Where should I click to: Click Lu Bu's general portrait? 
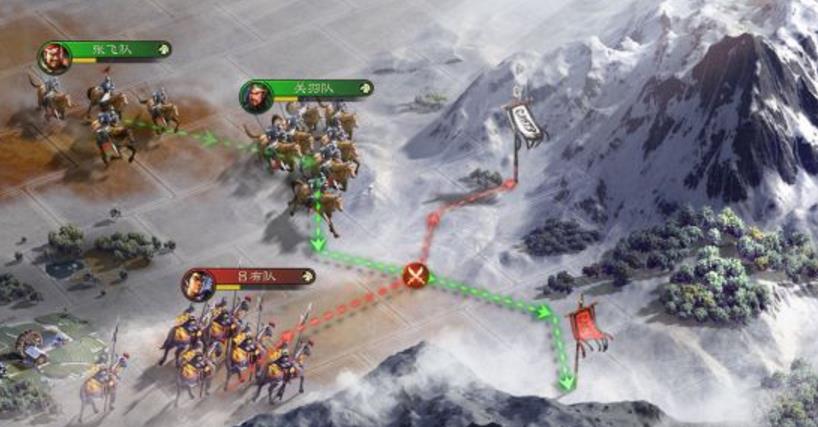point(197,284)
